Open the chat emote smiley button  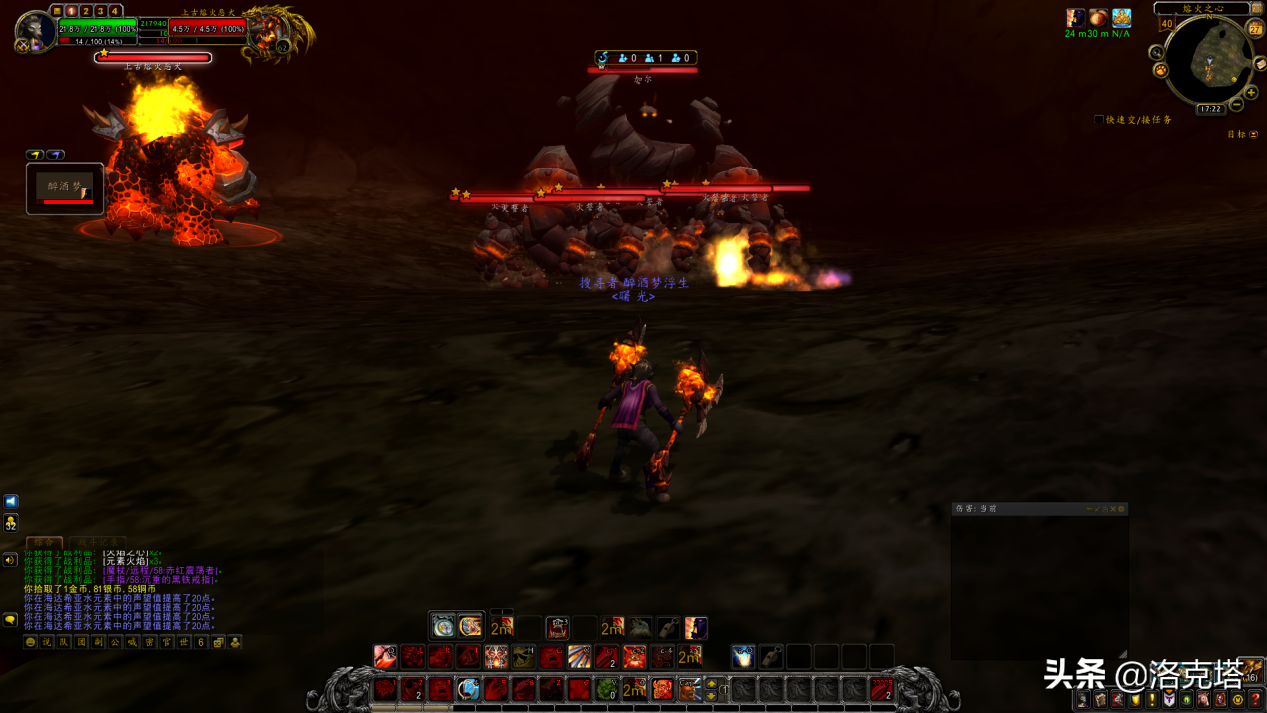[31, 642]
